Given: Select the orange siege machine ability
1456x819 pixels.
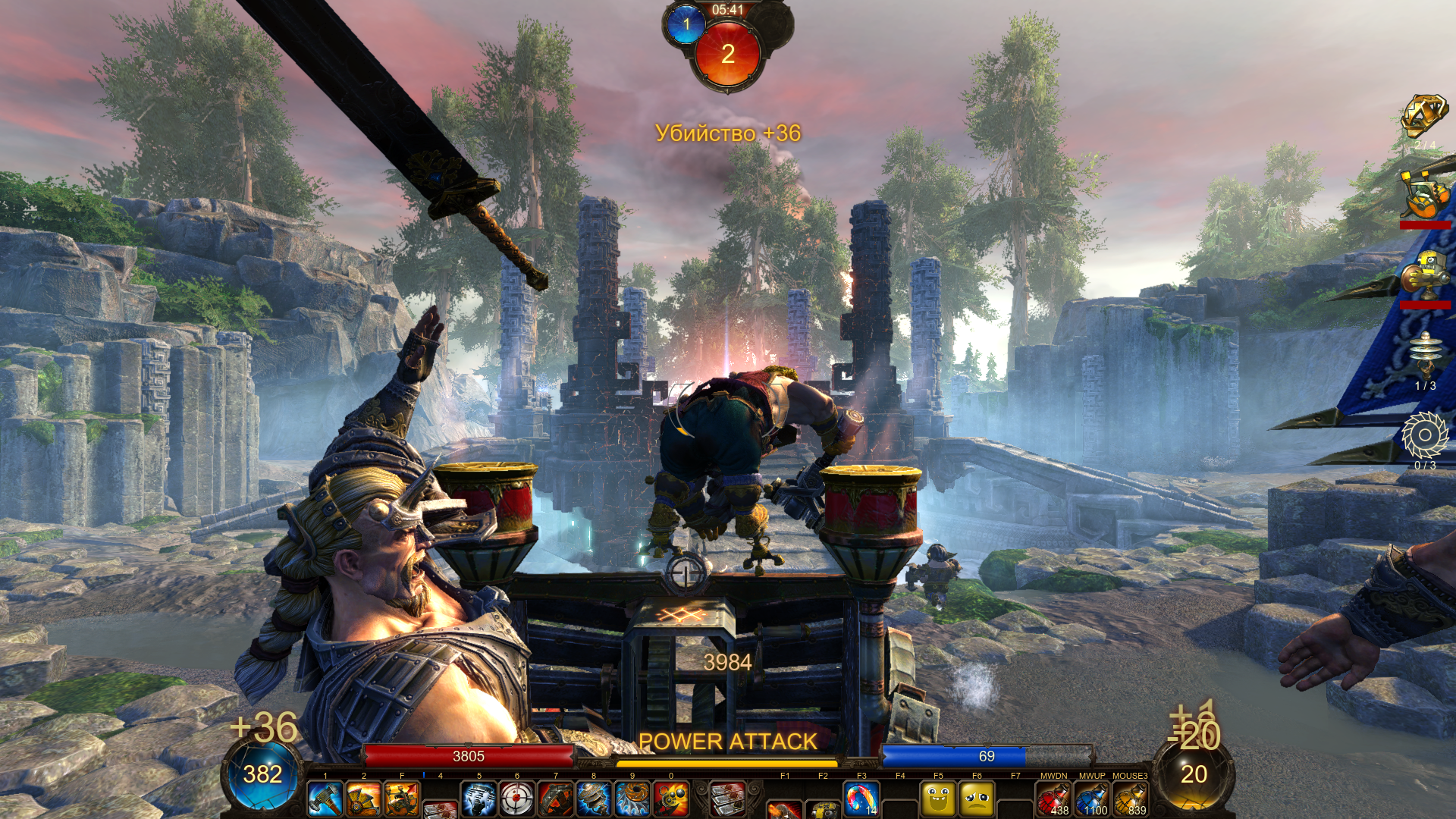Looking at the screenshot, I should pyautogui.click(x=363, y=799).
